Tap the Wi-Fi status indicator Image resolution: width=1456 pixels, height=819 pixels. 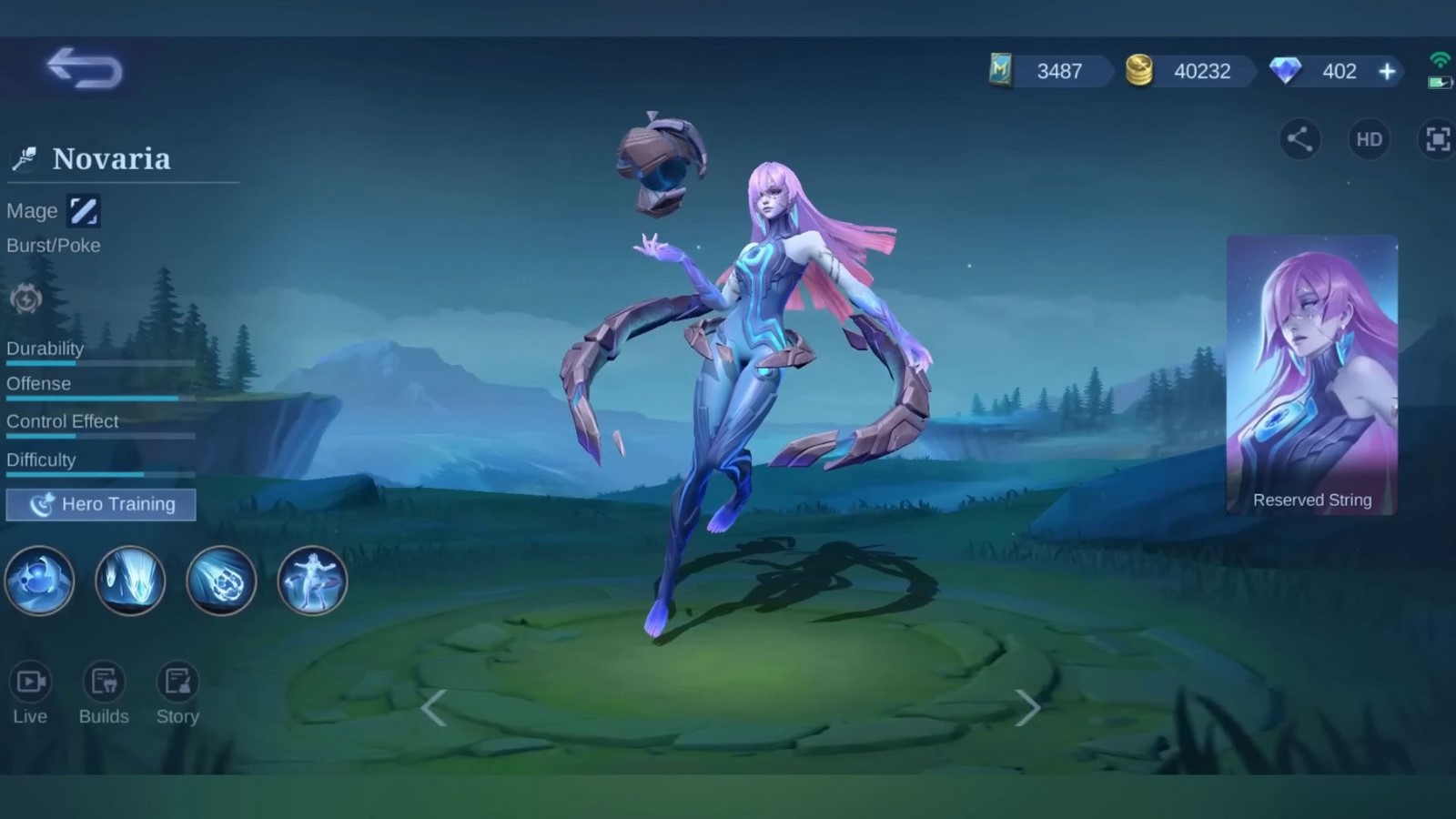pos(1440,61)
